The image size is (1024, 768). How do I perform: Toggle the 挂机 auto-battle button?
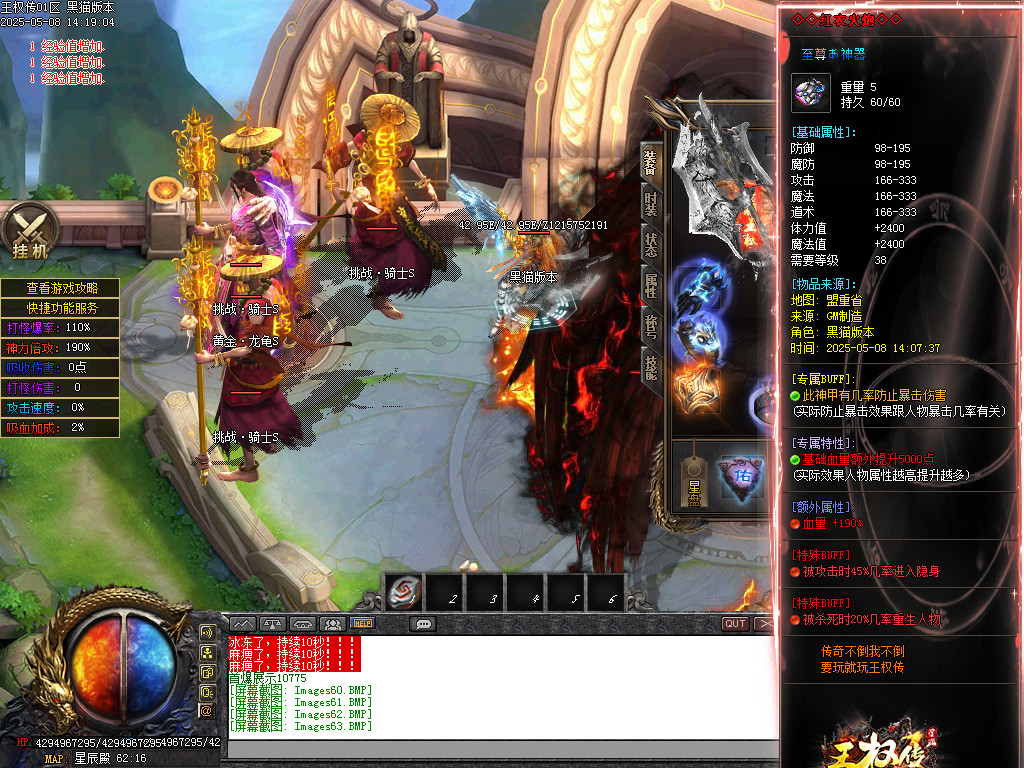(30, 233)
